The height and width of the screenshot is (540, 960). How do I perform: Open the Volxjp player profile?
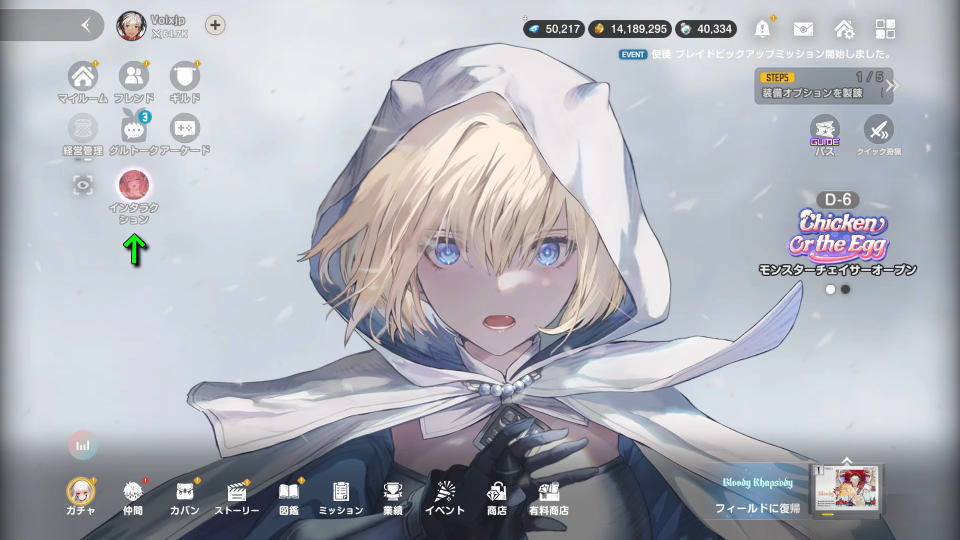[x=131, y=26]
